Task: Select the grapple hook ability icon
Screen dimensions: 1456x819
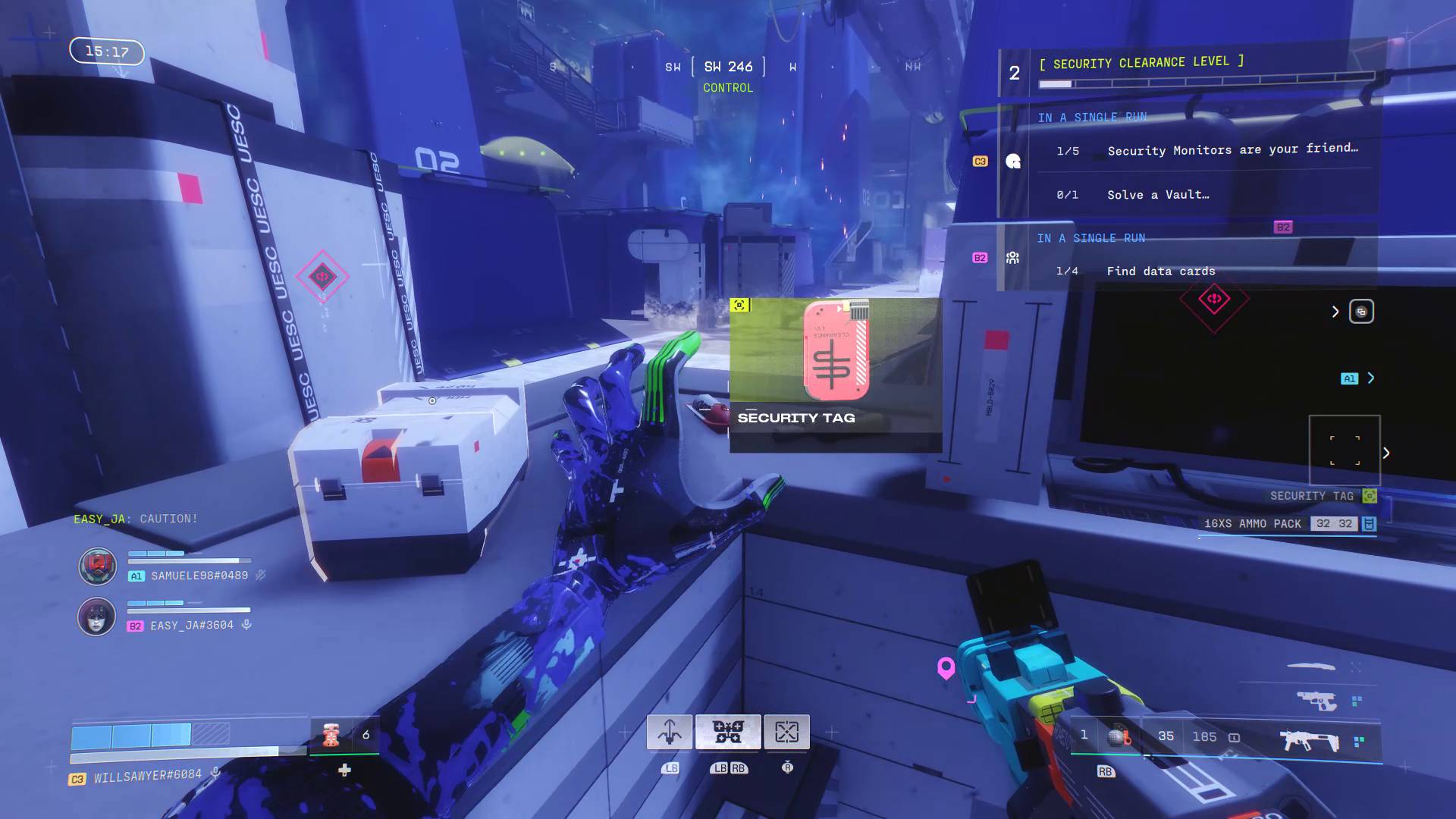Action: (669, 730)
